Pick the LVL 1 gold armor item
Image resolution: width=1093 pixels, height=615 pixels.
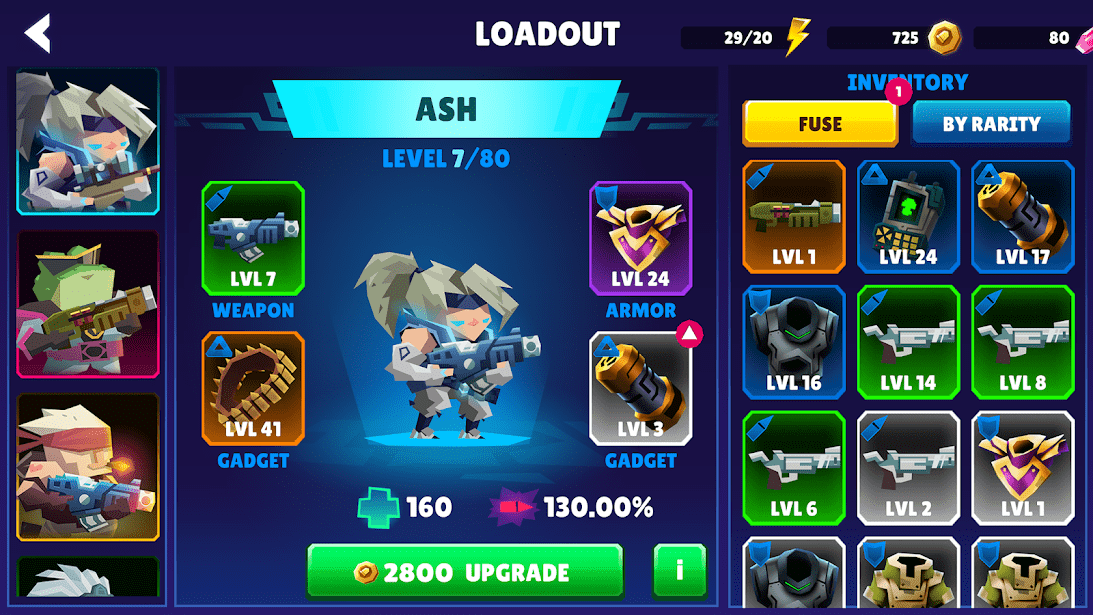click(x=1022, y=468)
